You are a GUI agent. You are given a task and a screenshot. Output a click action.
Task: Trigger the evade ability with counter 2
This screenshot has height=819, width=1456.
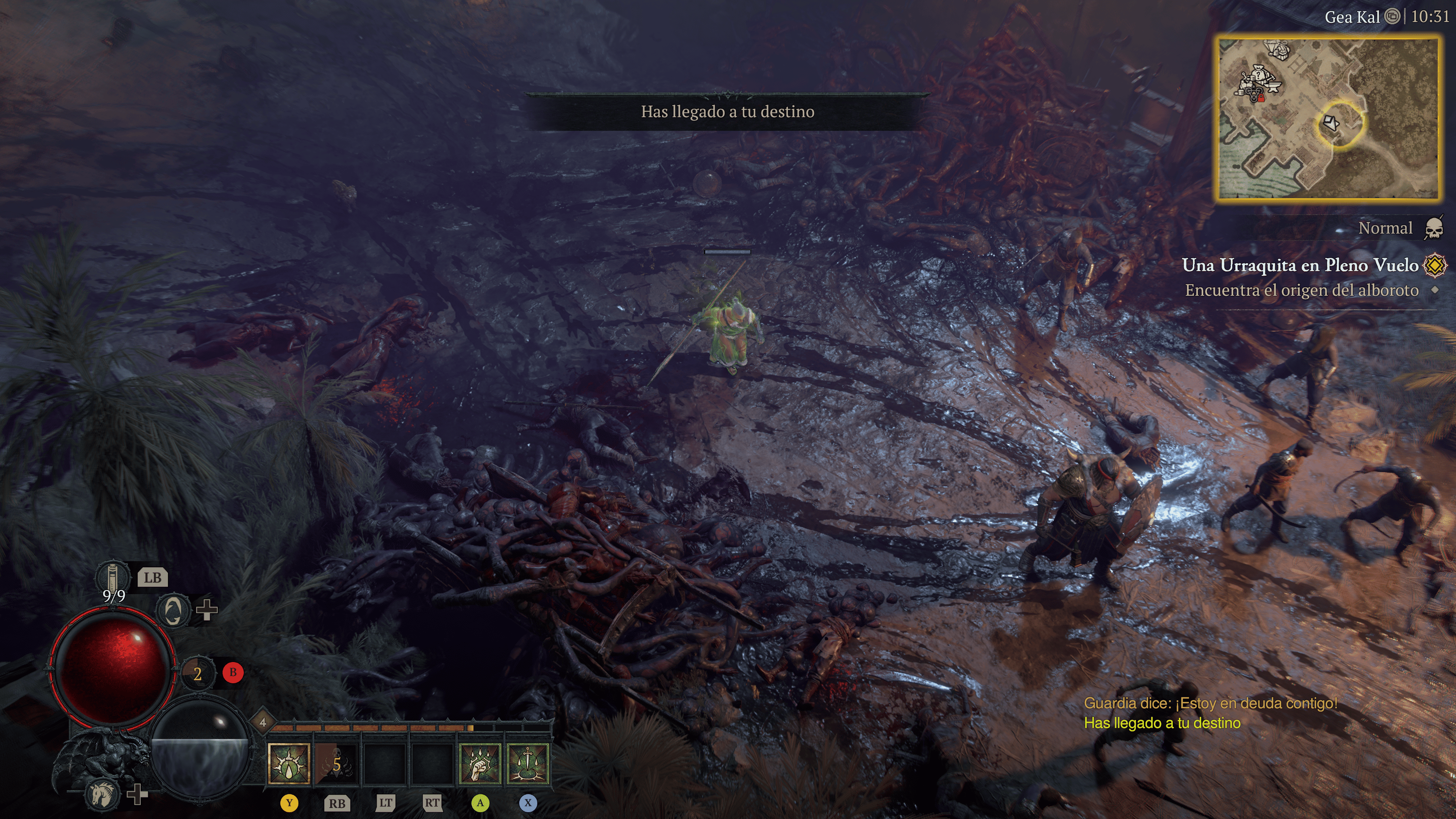197,673
